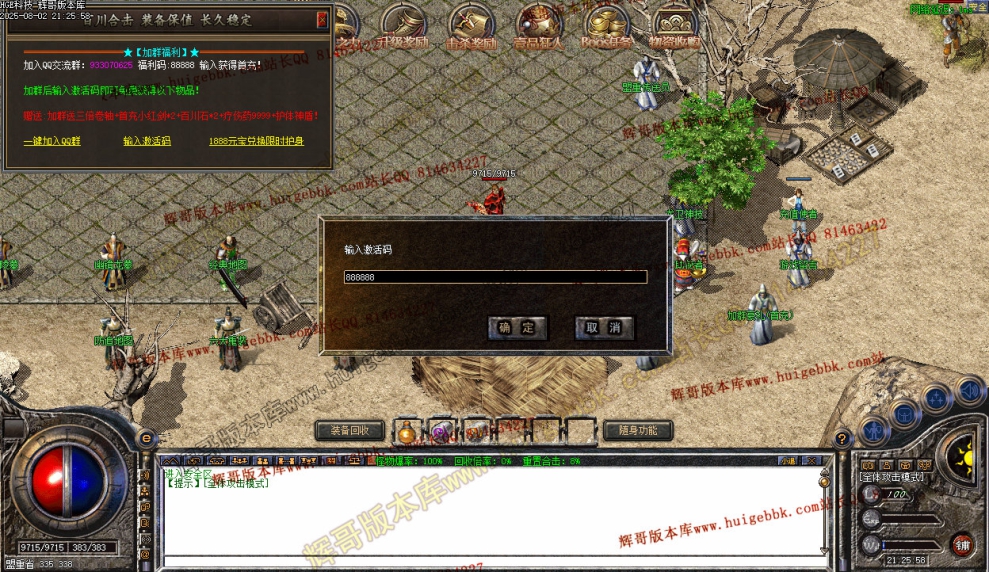This screenshot has width=989, height=572.
Task: Cancel the activation code dialog with 取消
Action: (x=604, y=327)
